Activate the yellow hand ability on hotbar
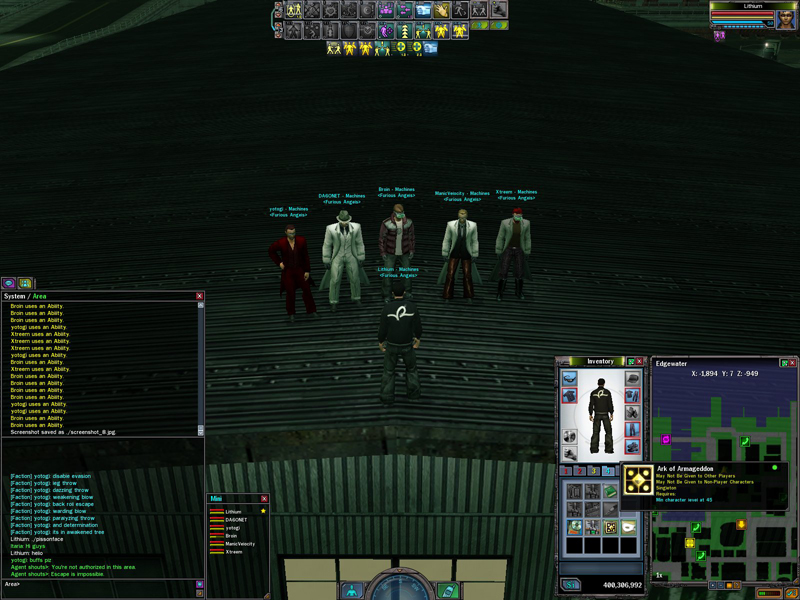This screenshot has width=800, height=600. click(441, 10)
